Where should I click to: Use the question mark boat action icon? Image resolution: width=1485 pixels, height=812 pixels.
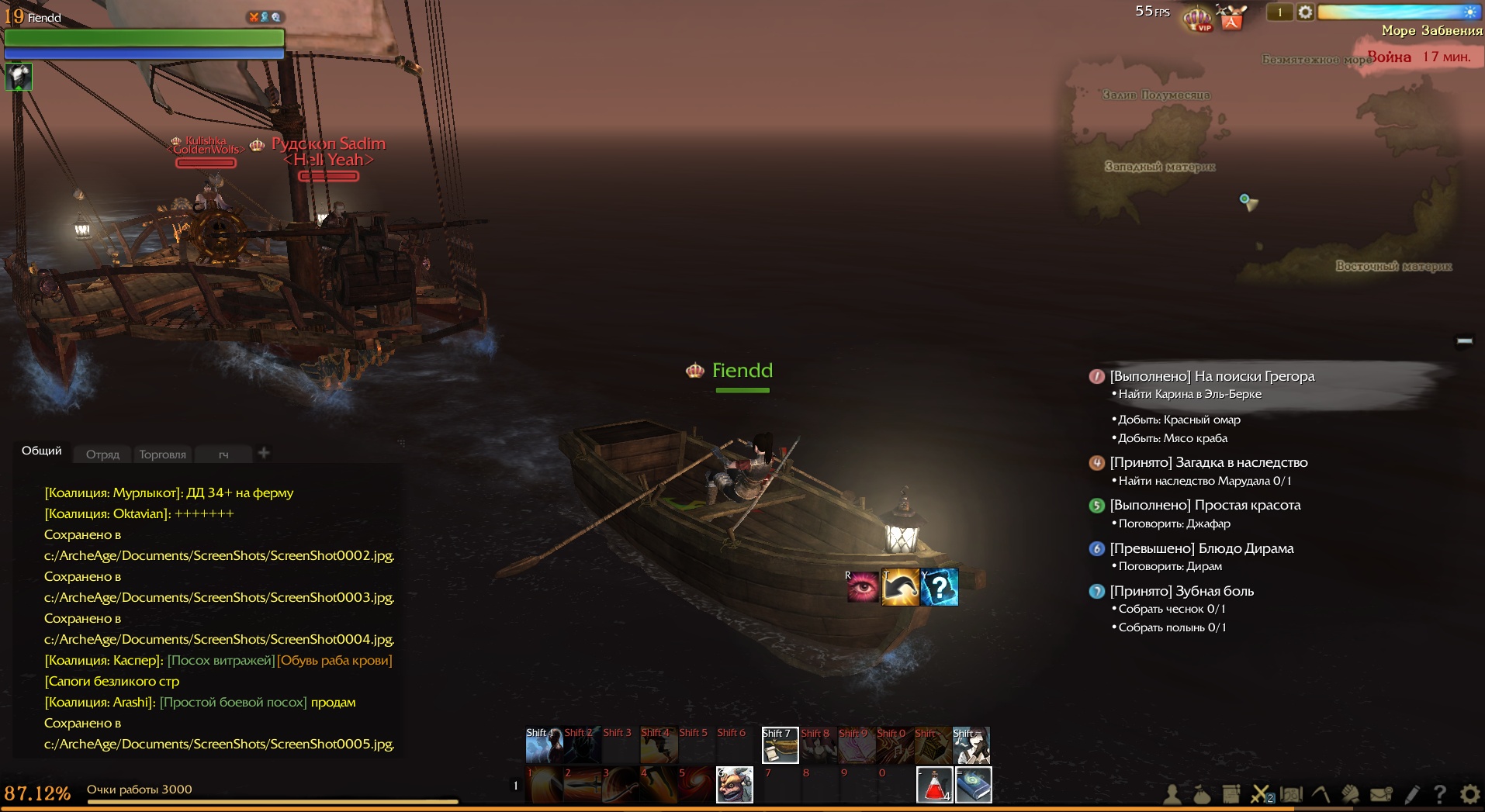[939, 587]
